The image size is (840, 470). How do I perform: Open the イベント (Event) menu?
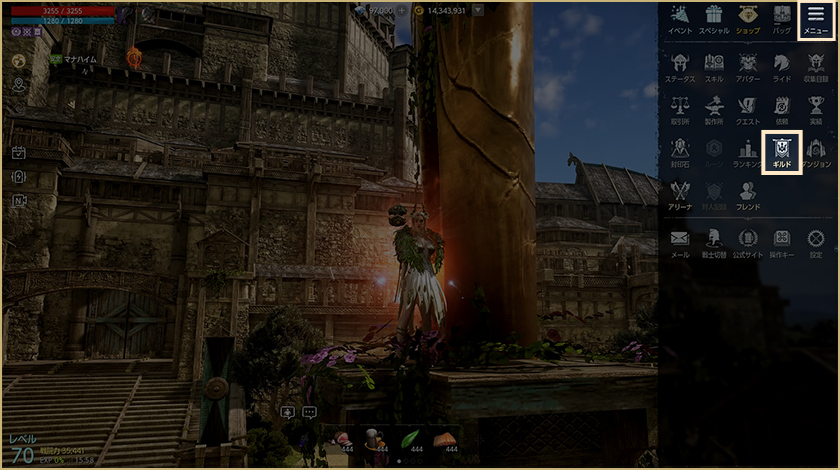click(x=680, y=19)
